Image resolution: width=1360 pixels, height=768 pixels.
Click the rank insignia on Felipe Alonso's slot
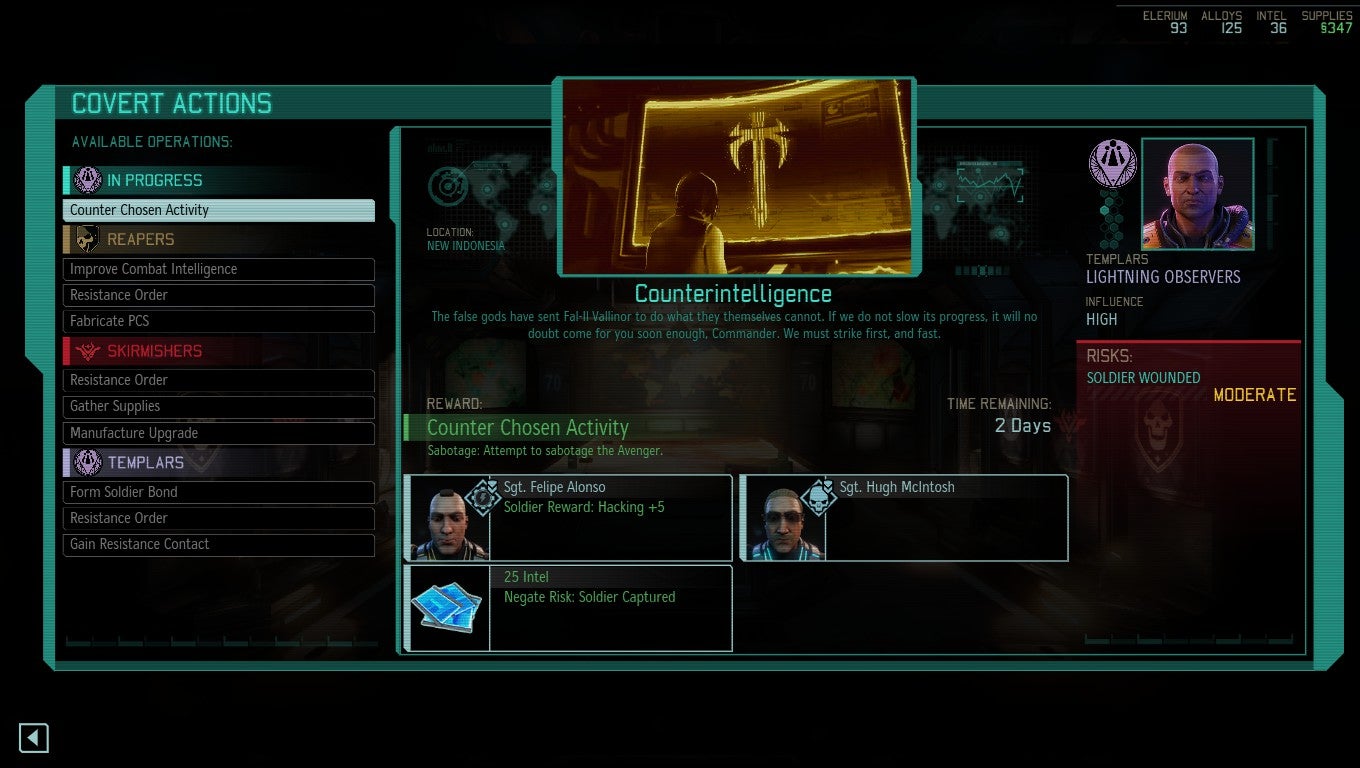point(483,497)
